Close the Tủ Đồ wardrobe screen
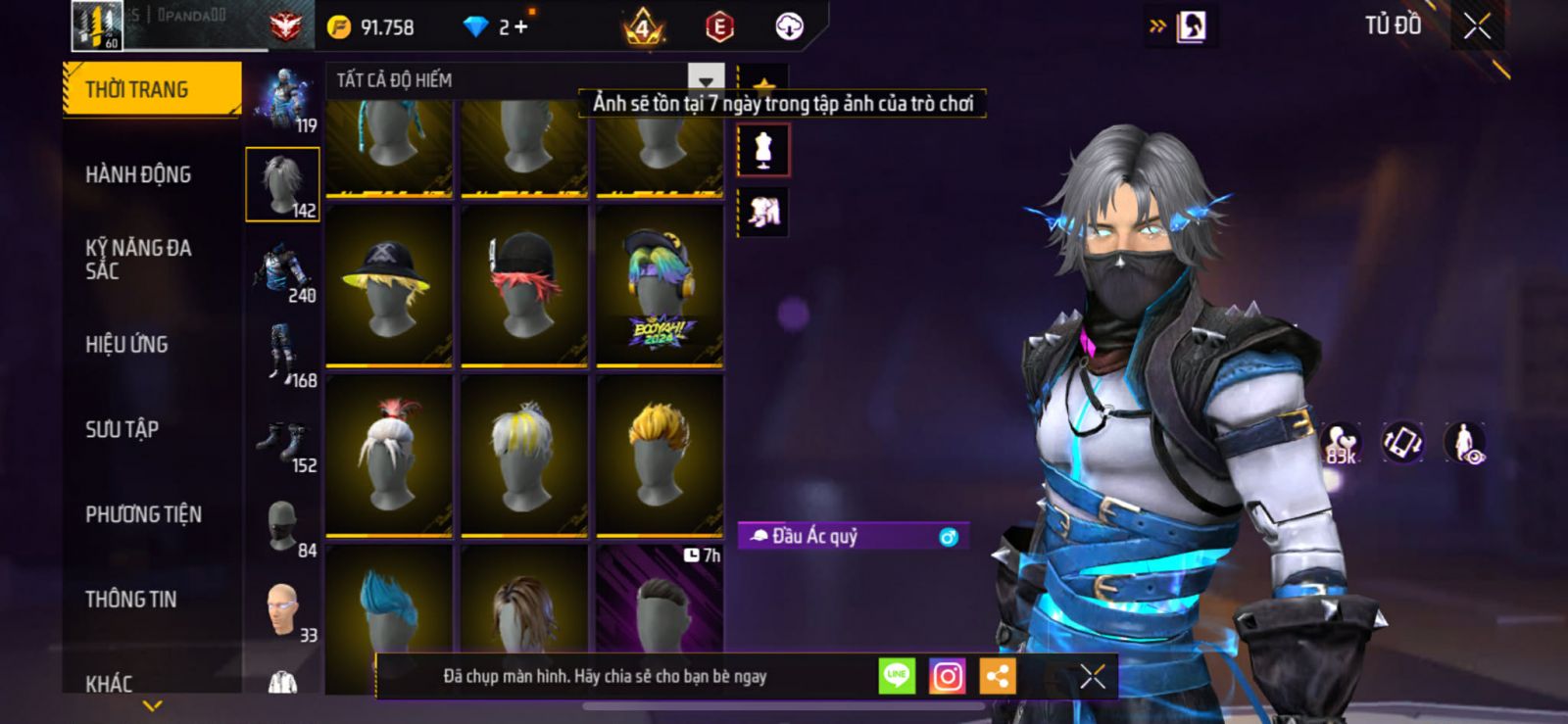The width and height of the screenshot is (1568, 724). (1477, 26)
